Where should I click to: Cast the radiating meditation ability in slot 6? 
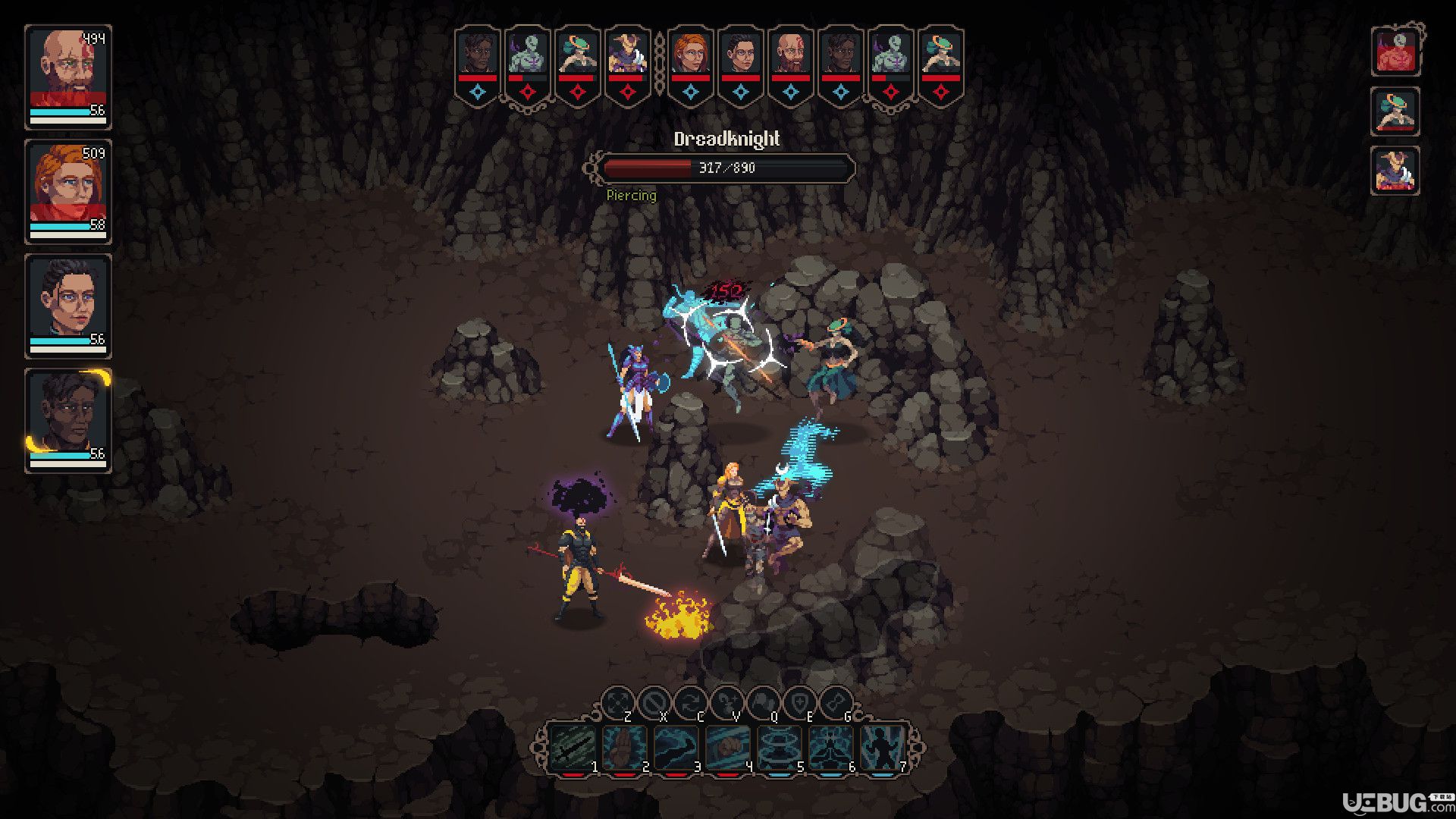(830, 749)
